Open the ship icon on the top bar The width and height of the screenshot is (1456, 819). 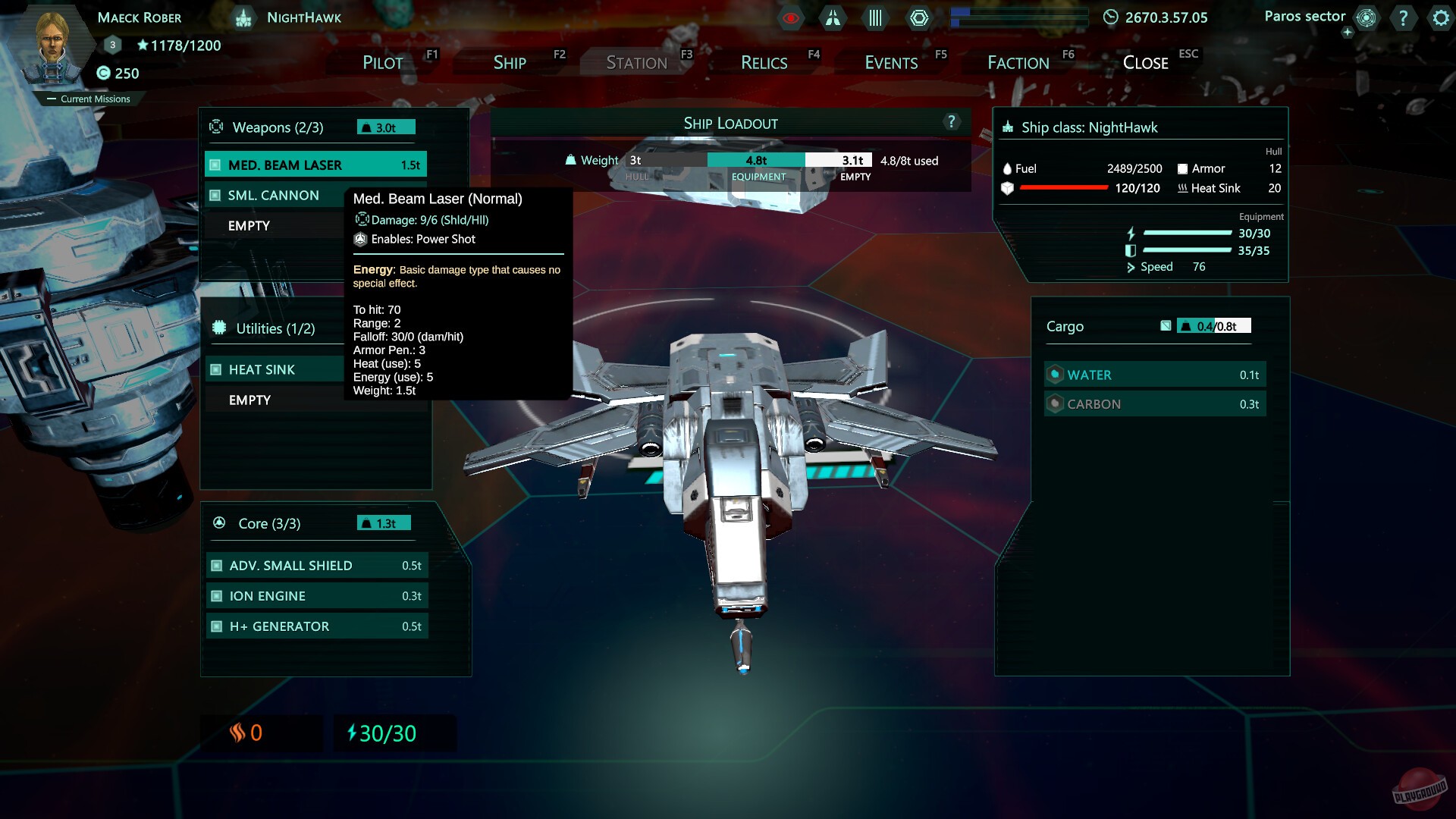[832, 18]
